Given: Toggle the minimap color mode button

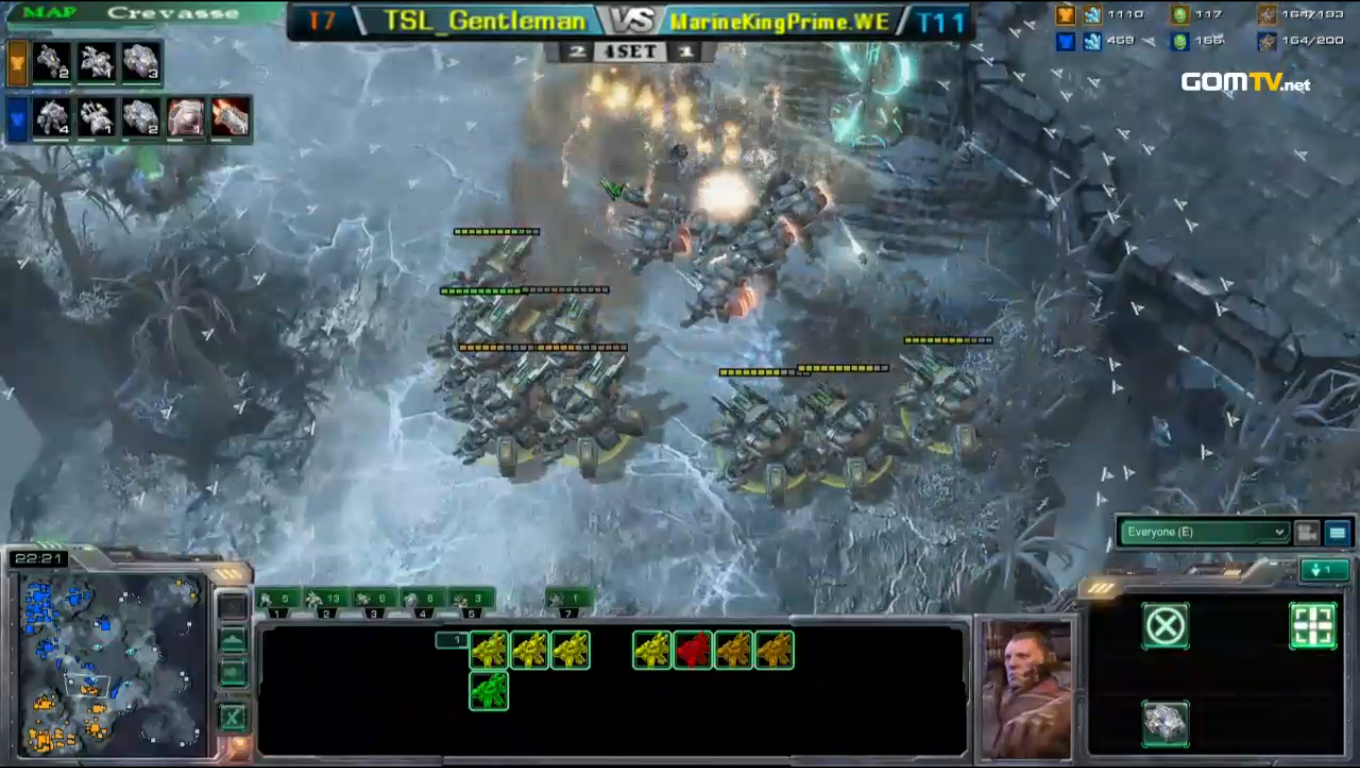Looking at the screenshot, I should coord(233,672).
